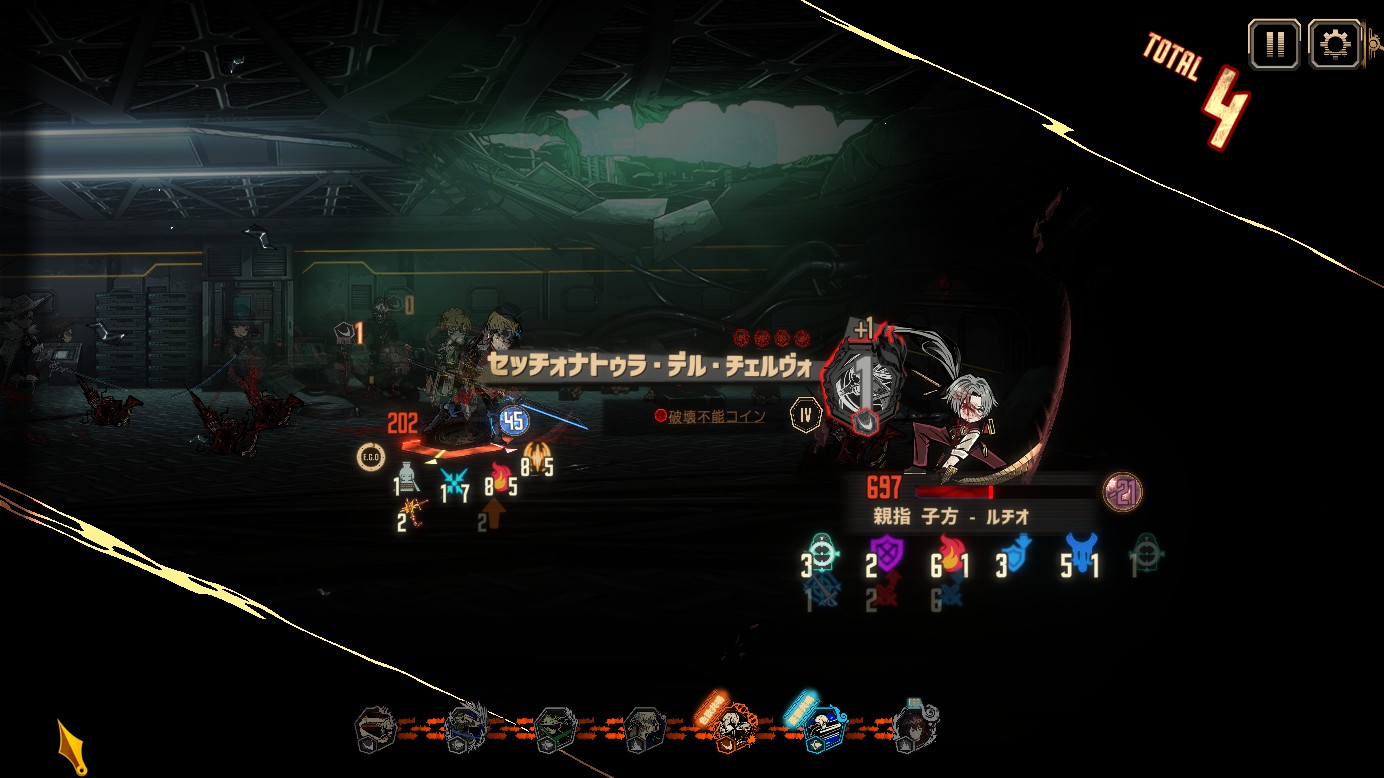This screenshot has height=778, width=1384.
Task: Select the blue-glowing portrait in the turn order
Action: (x=825, y=729)
